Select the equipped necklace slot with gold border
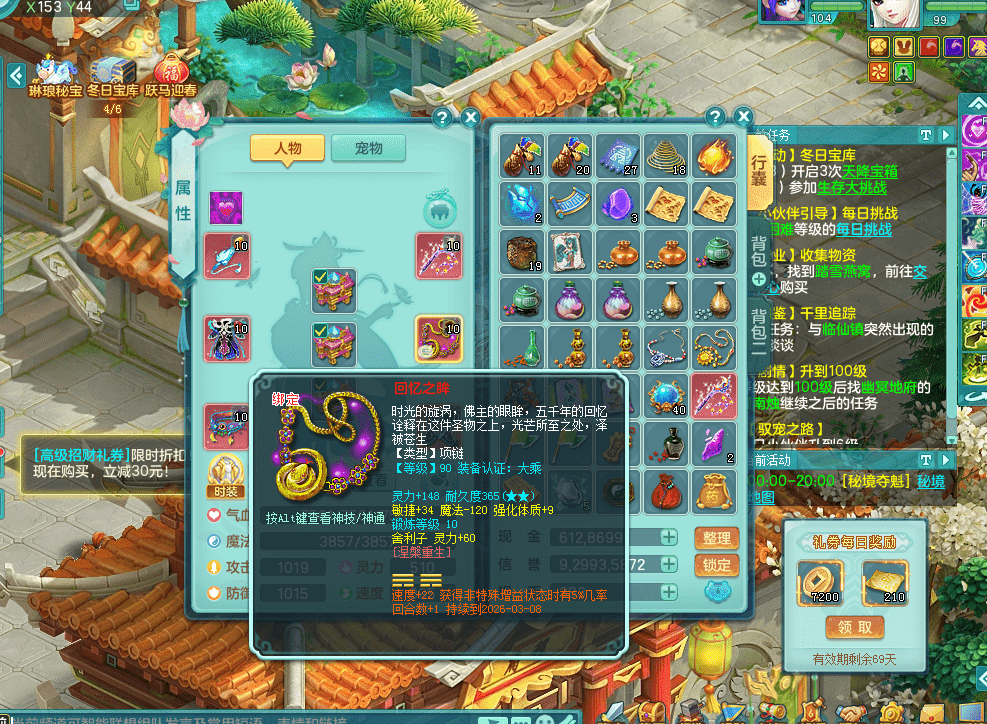This screenshot has height=724, width=987. [438, 339]
